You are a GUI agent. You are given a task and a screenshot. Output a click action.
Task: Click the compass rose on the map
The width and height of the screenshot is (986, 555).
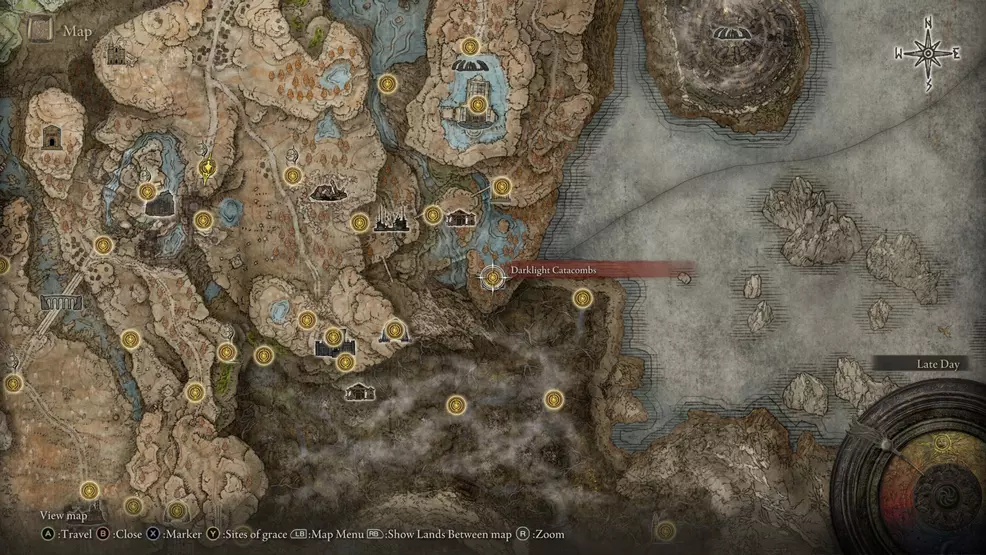click(927, 53)
